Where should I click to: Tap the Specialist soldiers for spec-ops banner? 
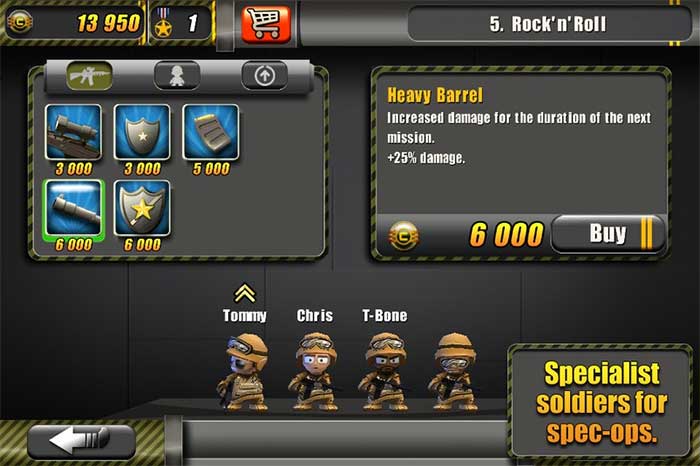coord(600,402)
